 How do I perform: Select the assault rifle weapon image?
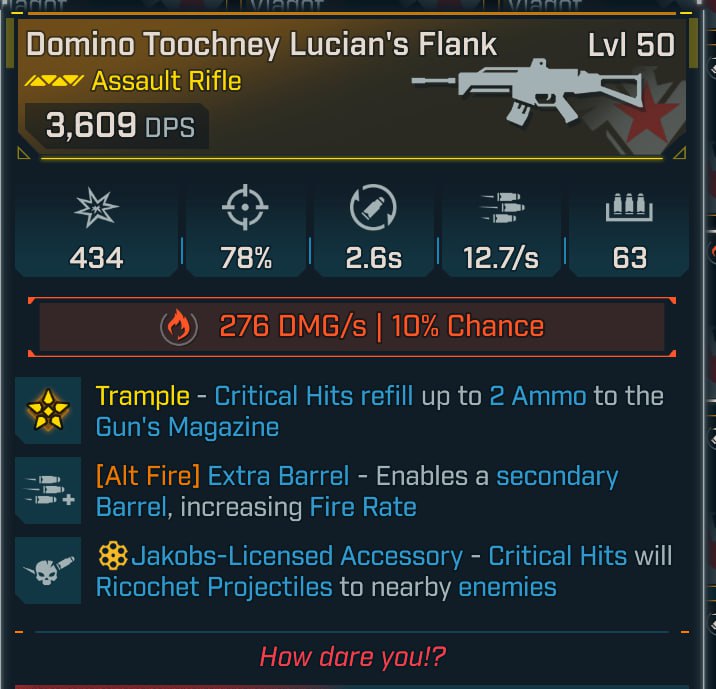click(513, 92)
